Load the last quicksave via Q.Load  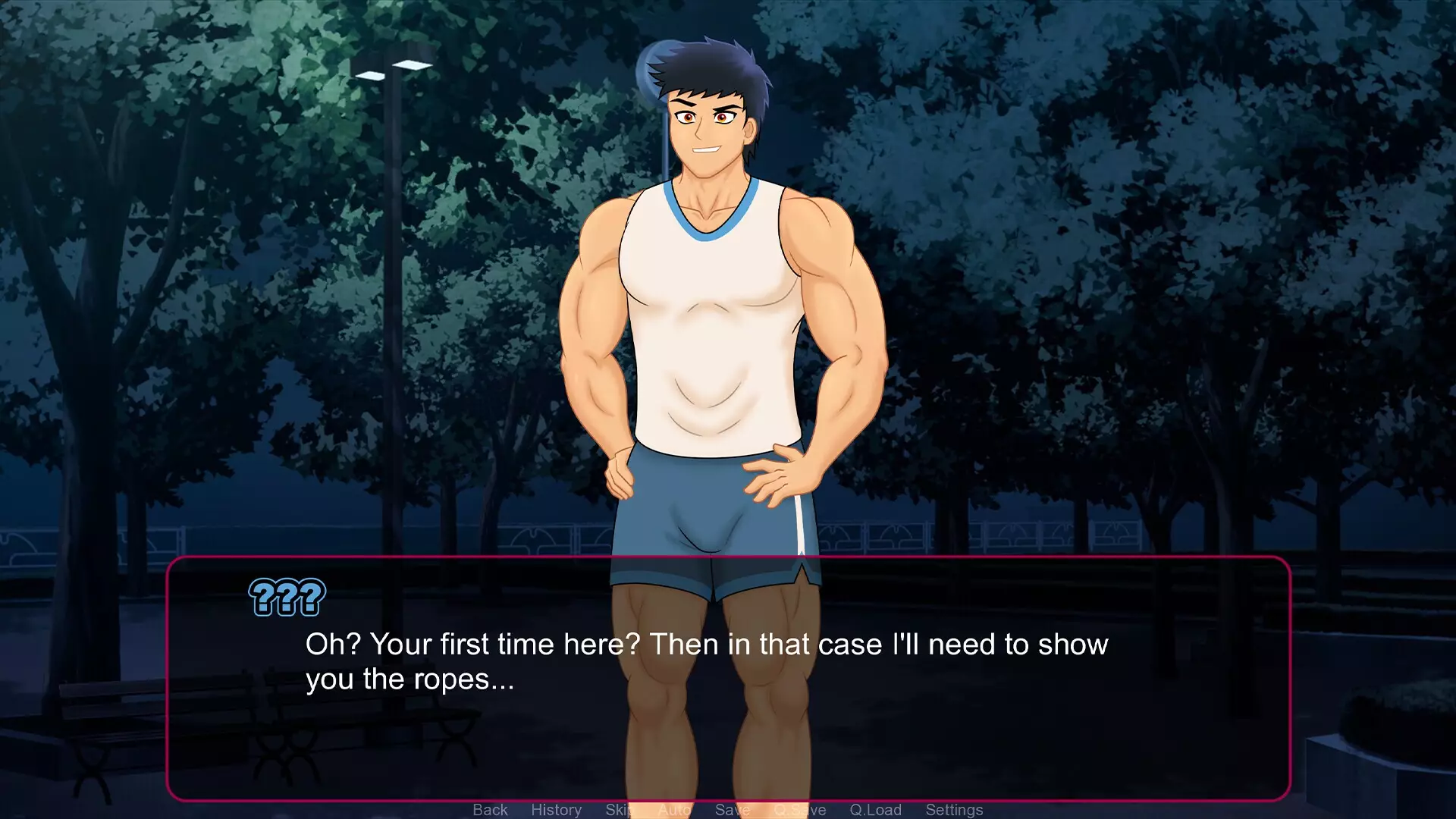pyautogui.click(x=877, y=809)
